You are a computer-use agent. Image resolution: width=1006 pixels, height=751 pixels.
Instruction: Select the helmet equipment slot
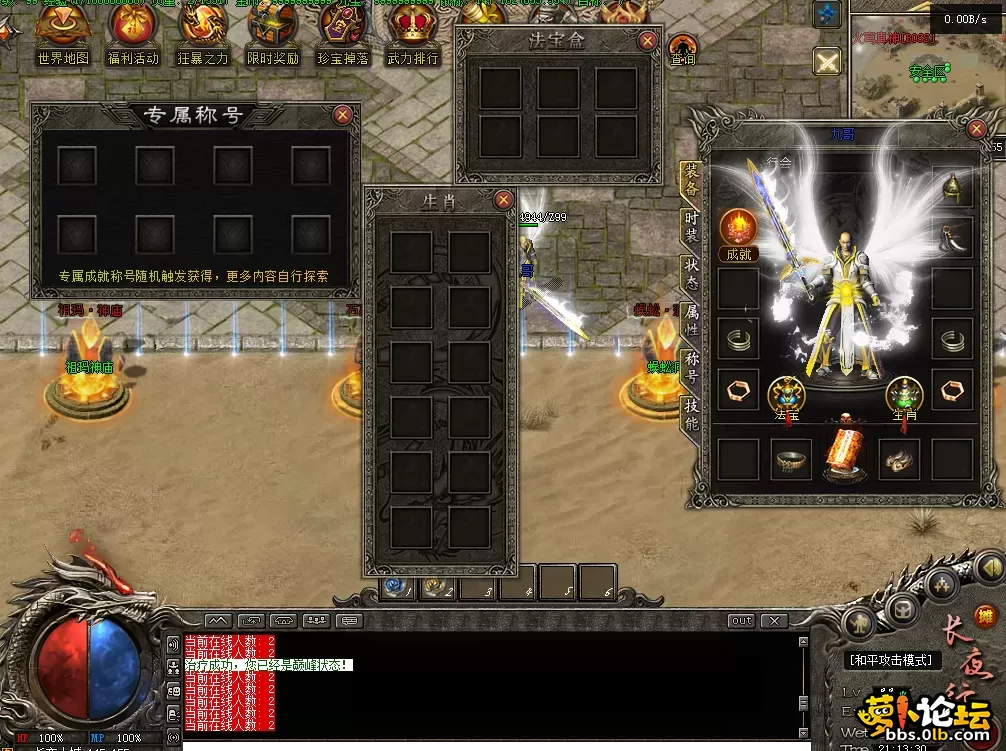point(952,186)
